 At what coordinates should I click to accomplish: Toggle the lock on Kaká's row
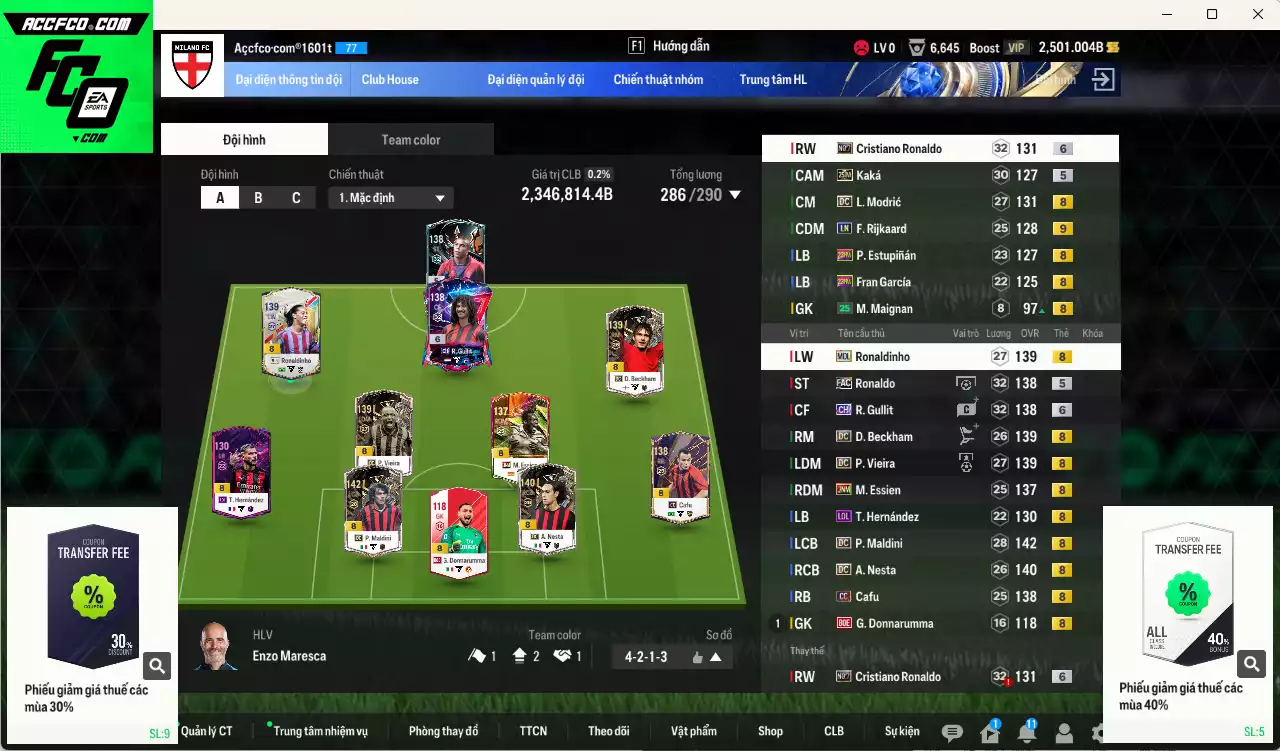point(1095,175)
